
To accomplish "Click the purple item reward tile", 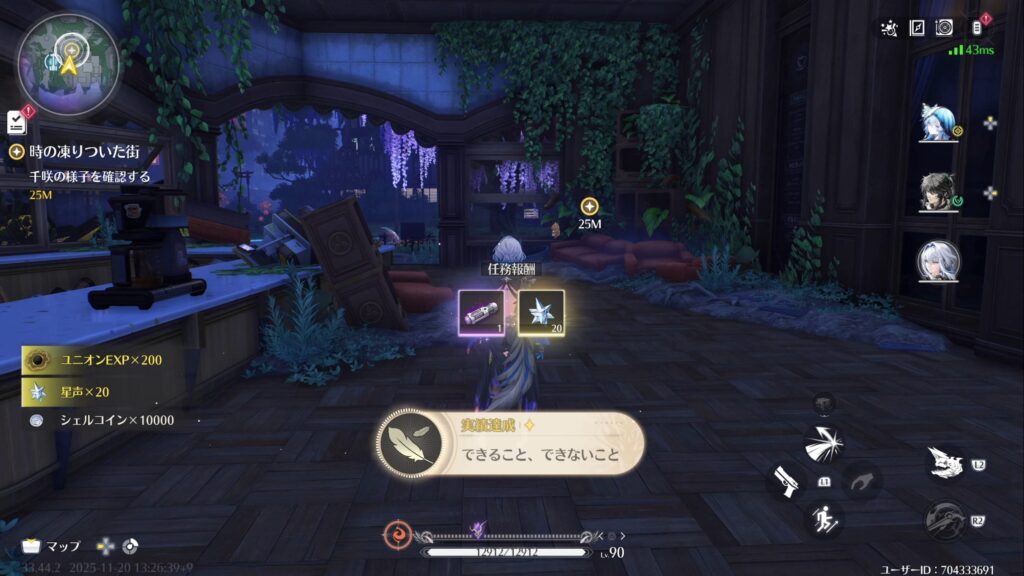I will tap(482, 312).
